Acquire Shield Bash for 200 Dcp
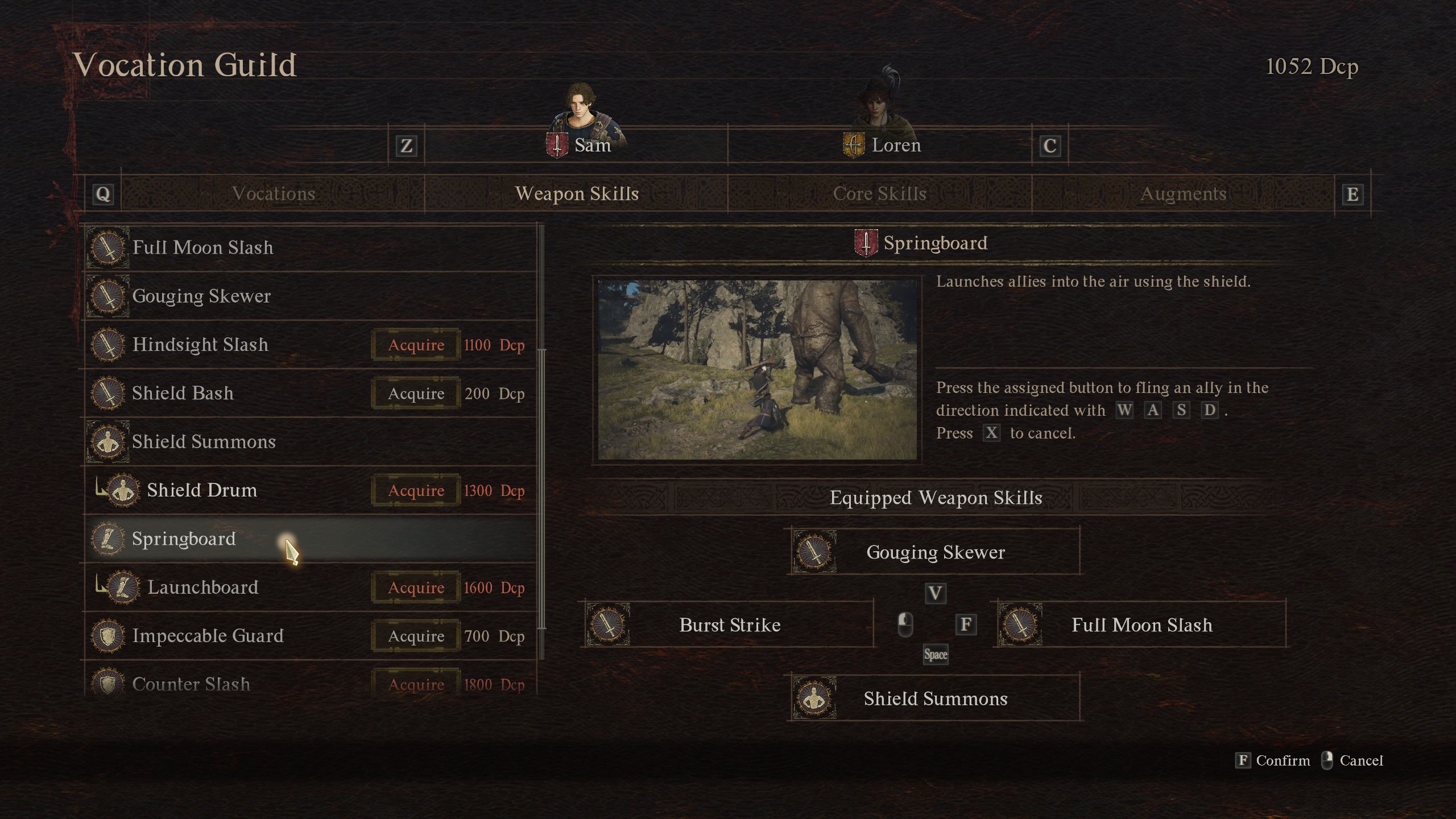Image resolution: width=1456 pixels, height=819 pixels. pos(416,394)
